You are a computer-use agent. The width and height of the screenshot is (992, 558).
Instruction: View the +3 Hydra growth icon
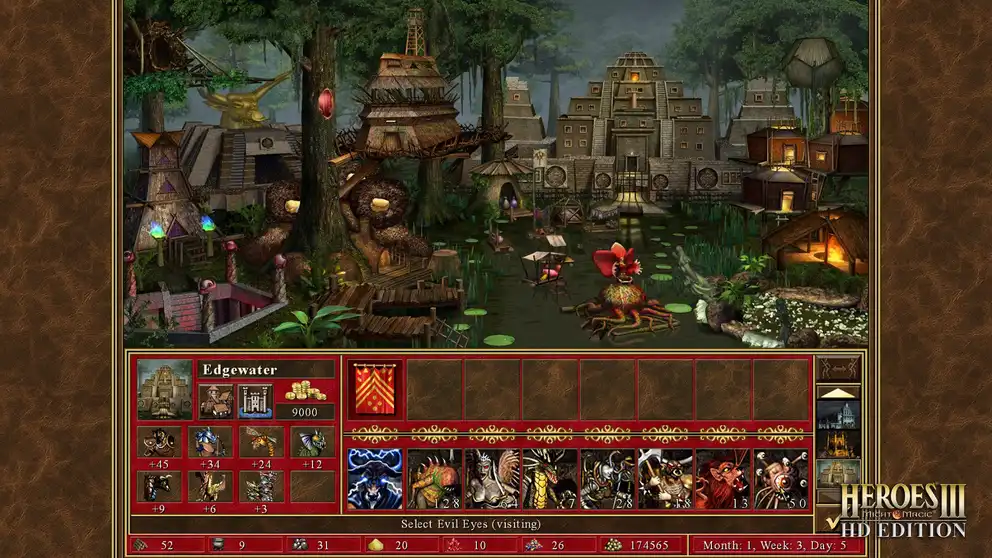pos(262,486)
